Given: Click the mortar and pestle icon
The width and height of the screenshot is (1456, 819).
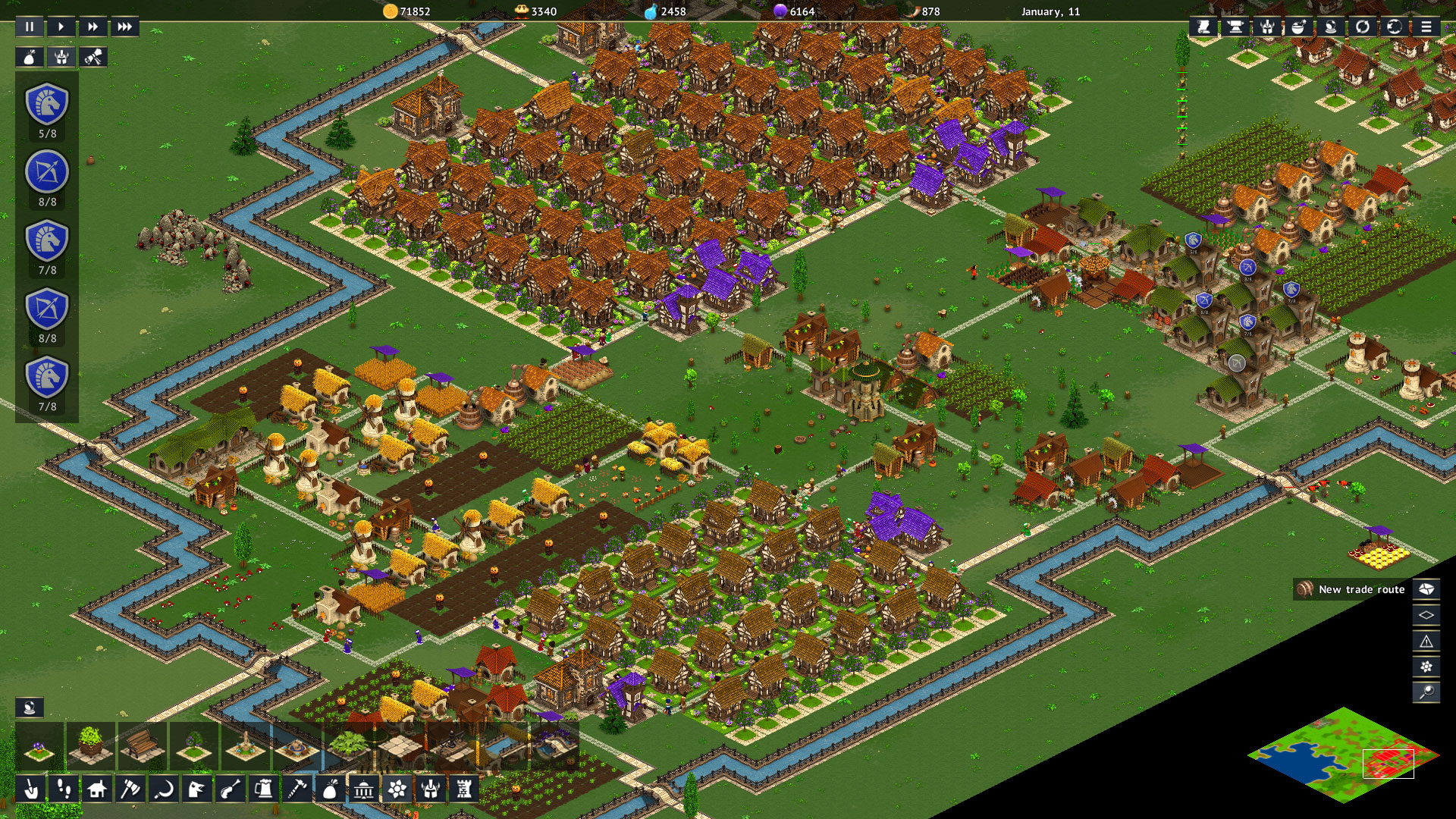Looking at the screenshot, I should point(1299,27).
